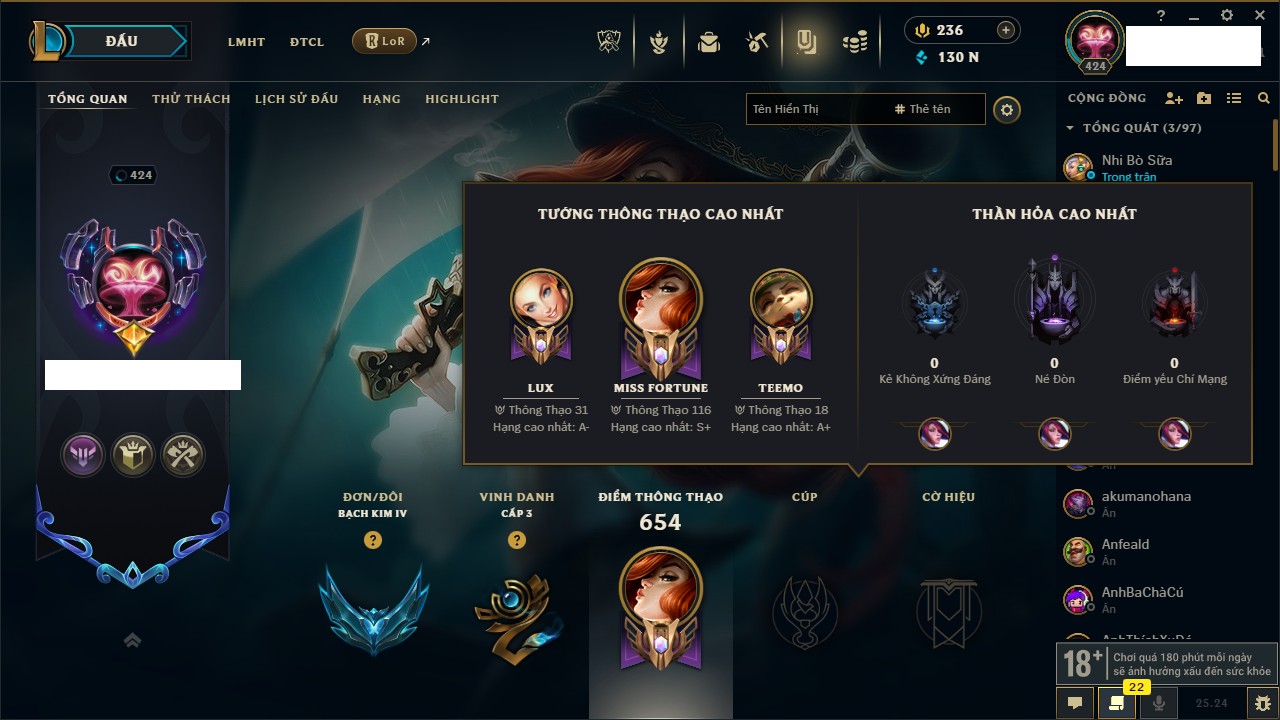Open the add friend icon
The image size is (1280, 720).
[1174, 99]
